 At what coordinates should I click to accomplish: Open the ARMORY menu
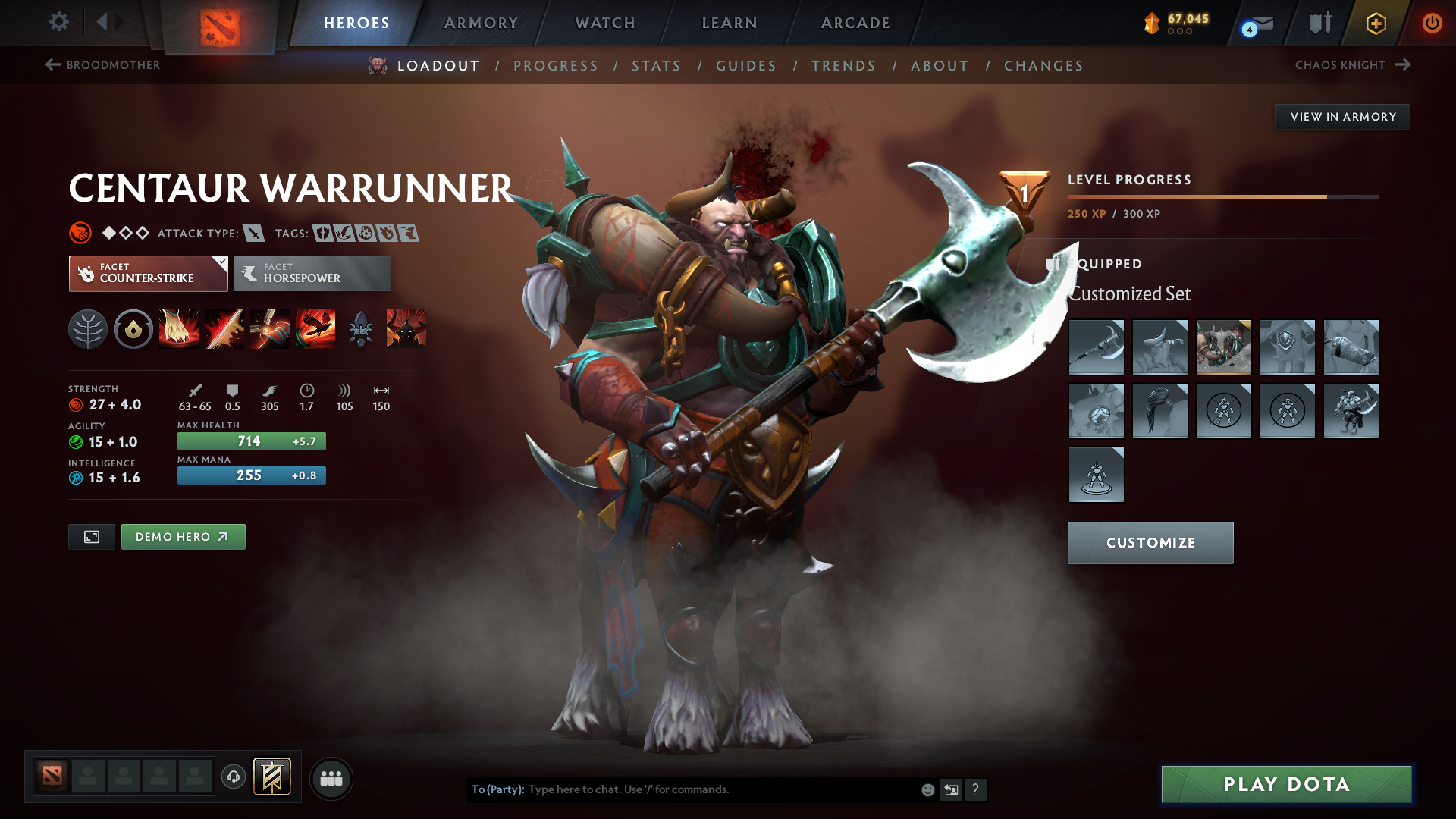[x=481, y=23]
